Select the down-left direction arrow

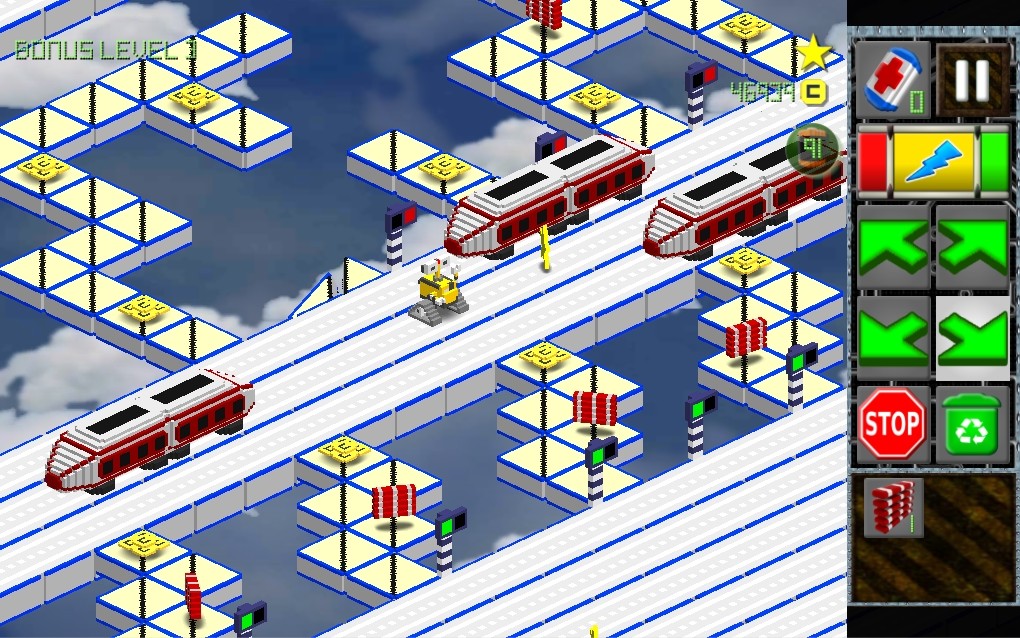tap(893, 337)
